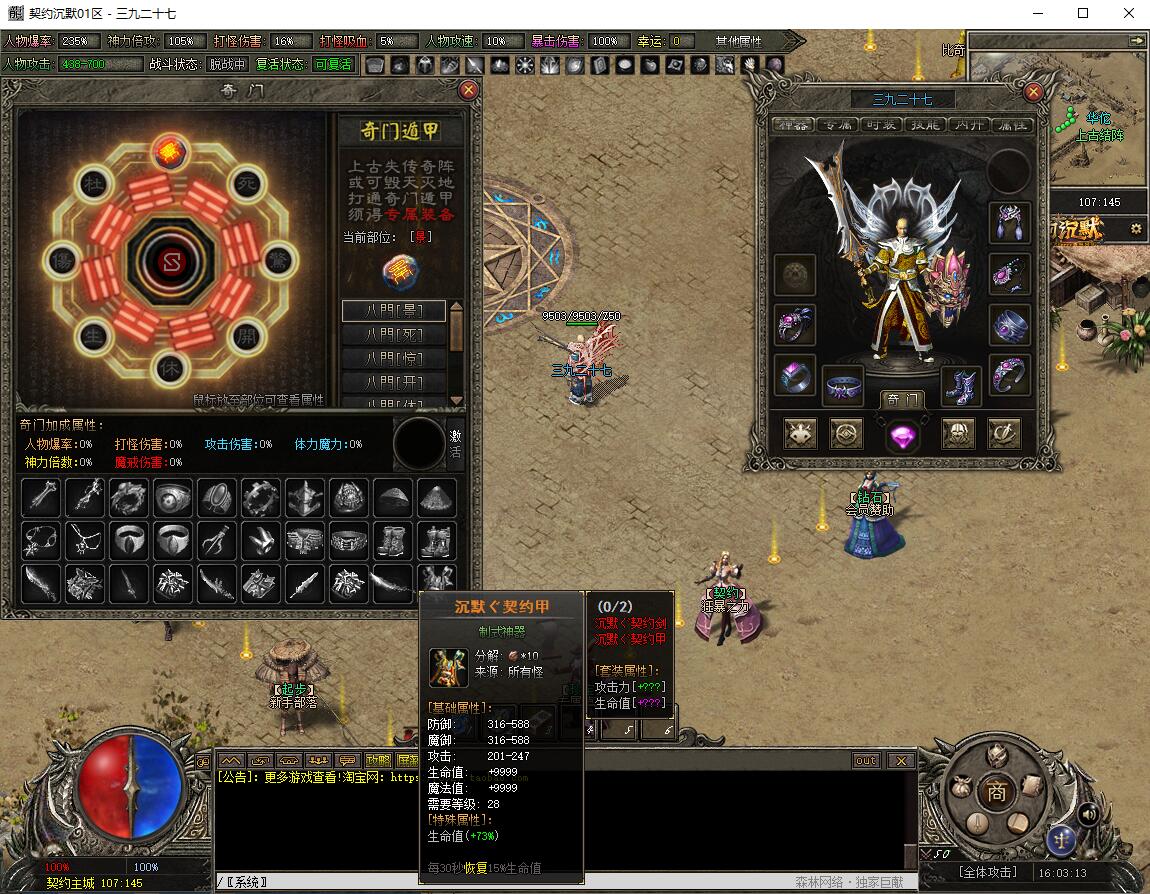Switch to the 时装 tab

[881, 125]
